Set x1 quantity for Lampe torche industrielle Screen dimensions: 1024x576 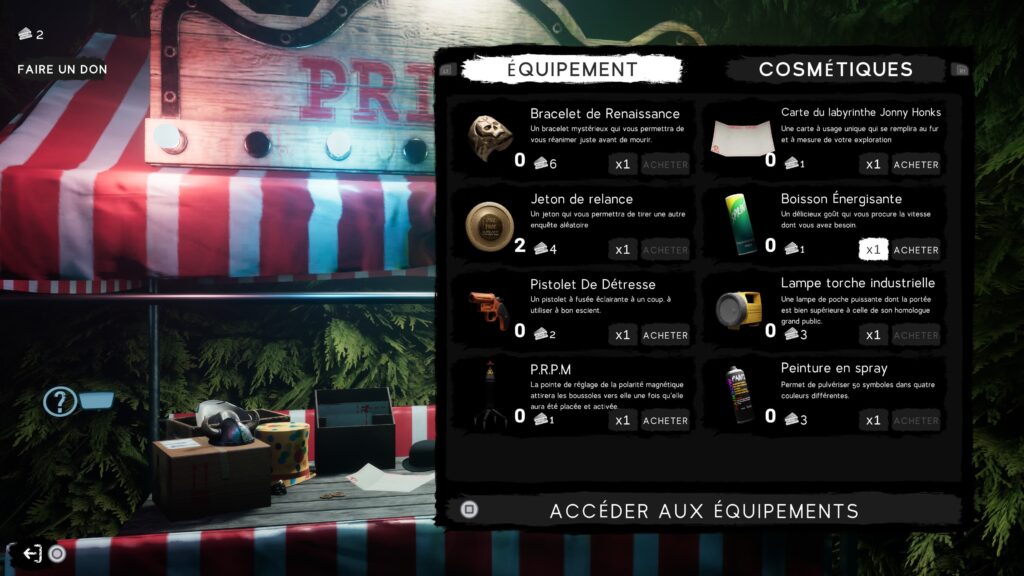873,335
